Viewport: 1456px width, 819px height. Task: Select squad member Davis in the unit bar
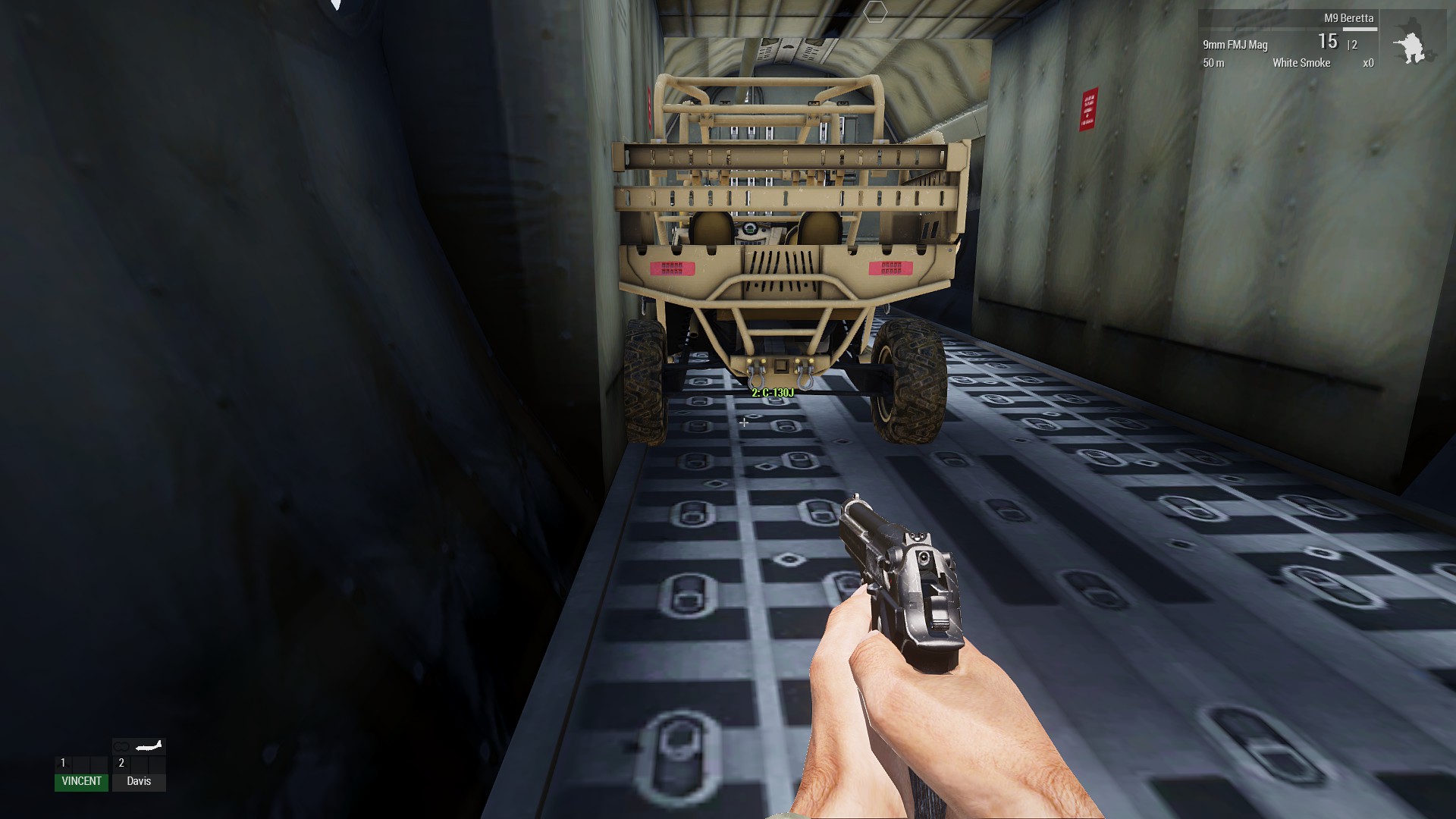139,781
